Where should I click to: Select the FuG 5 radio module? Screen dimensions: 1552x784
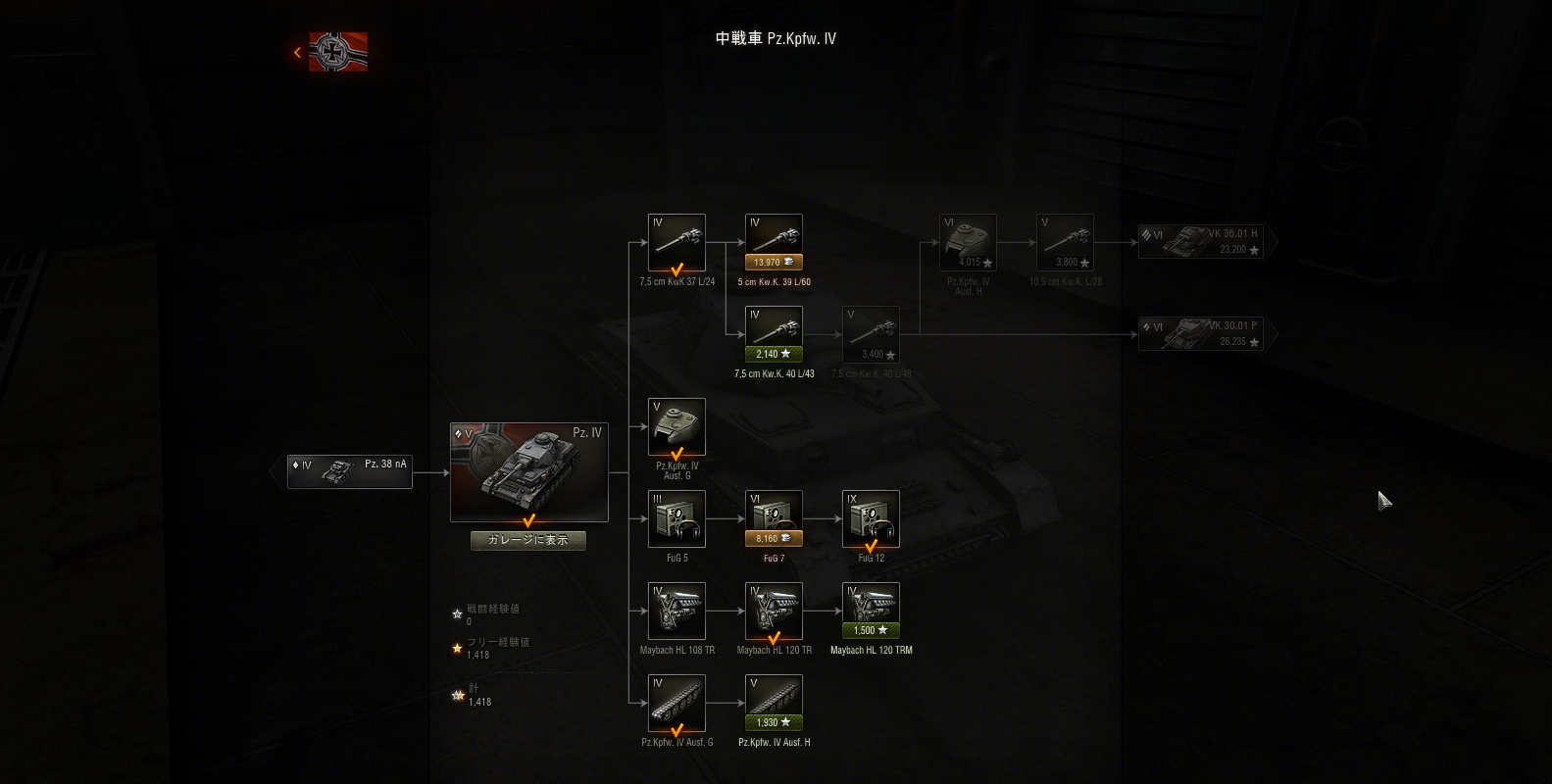coord(676,519)
